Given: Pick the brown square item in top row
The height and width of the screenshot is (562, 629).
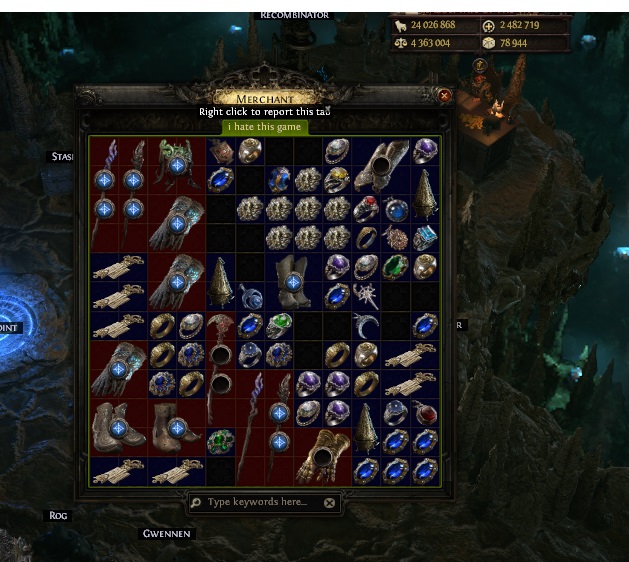Looking at the screenshot, I should click(221, 151).
